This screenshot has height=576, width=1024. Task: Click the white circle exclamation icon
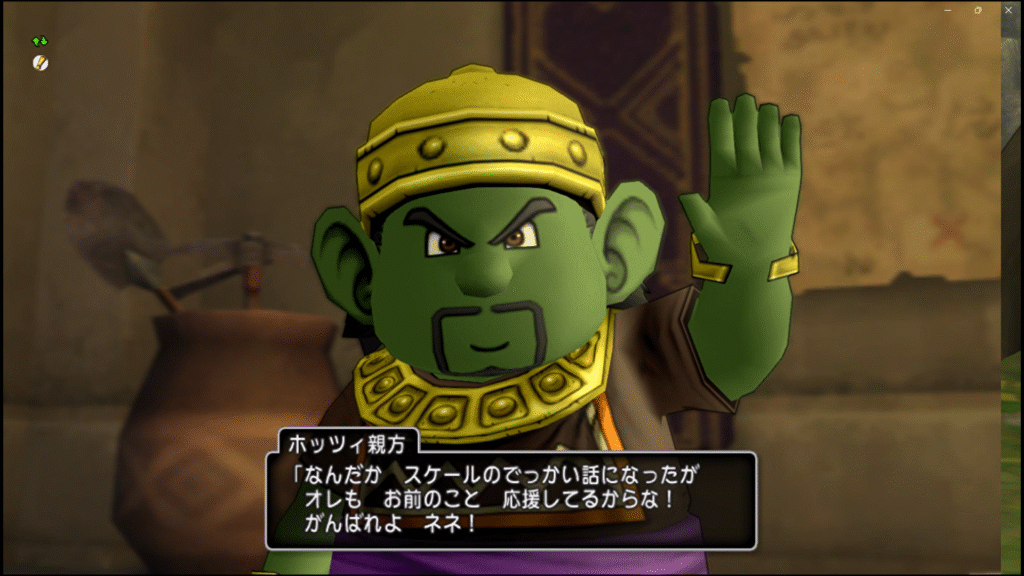[40, 63]
